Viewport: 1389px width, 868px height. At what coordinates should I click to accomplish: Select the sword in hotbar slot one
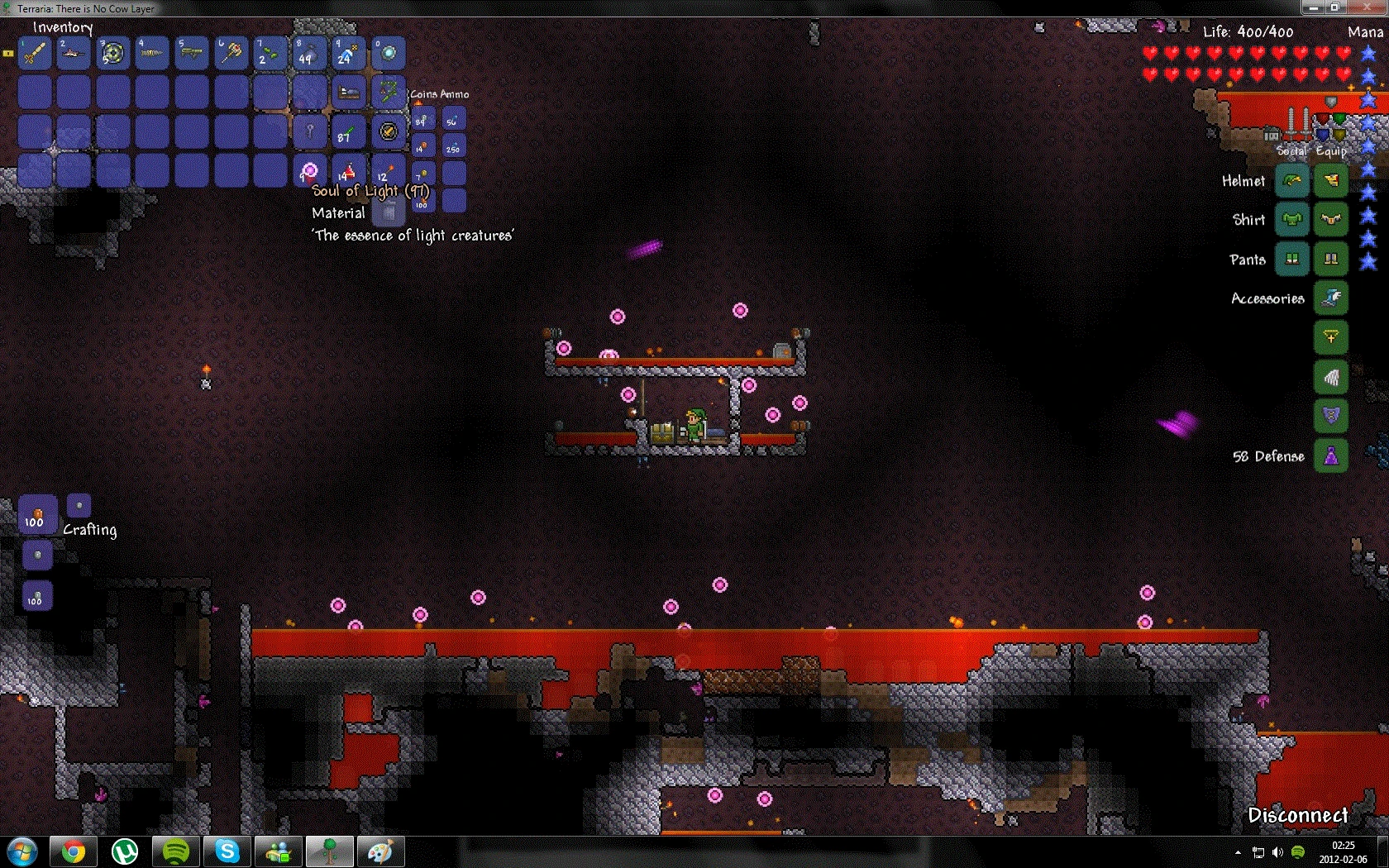33,53
